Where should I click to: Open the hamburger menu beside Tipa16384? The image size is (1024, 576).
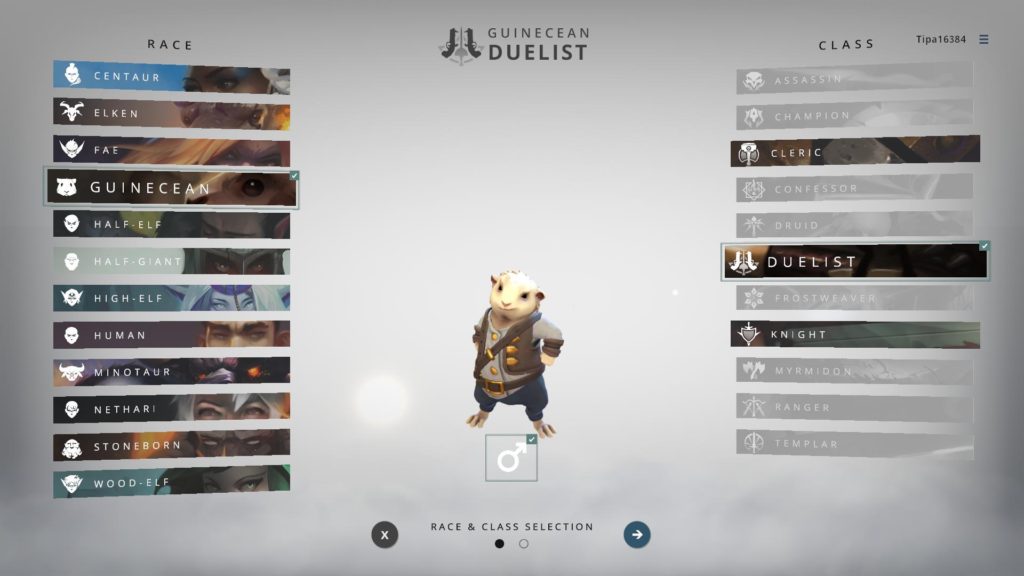point(984,40)
